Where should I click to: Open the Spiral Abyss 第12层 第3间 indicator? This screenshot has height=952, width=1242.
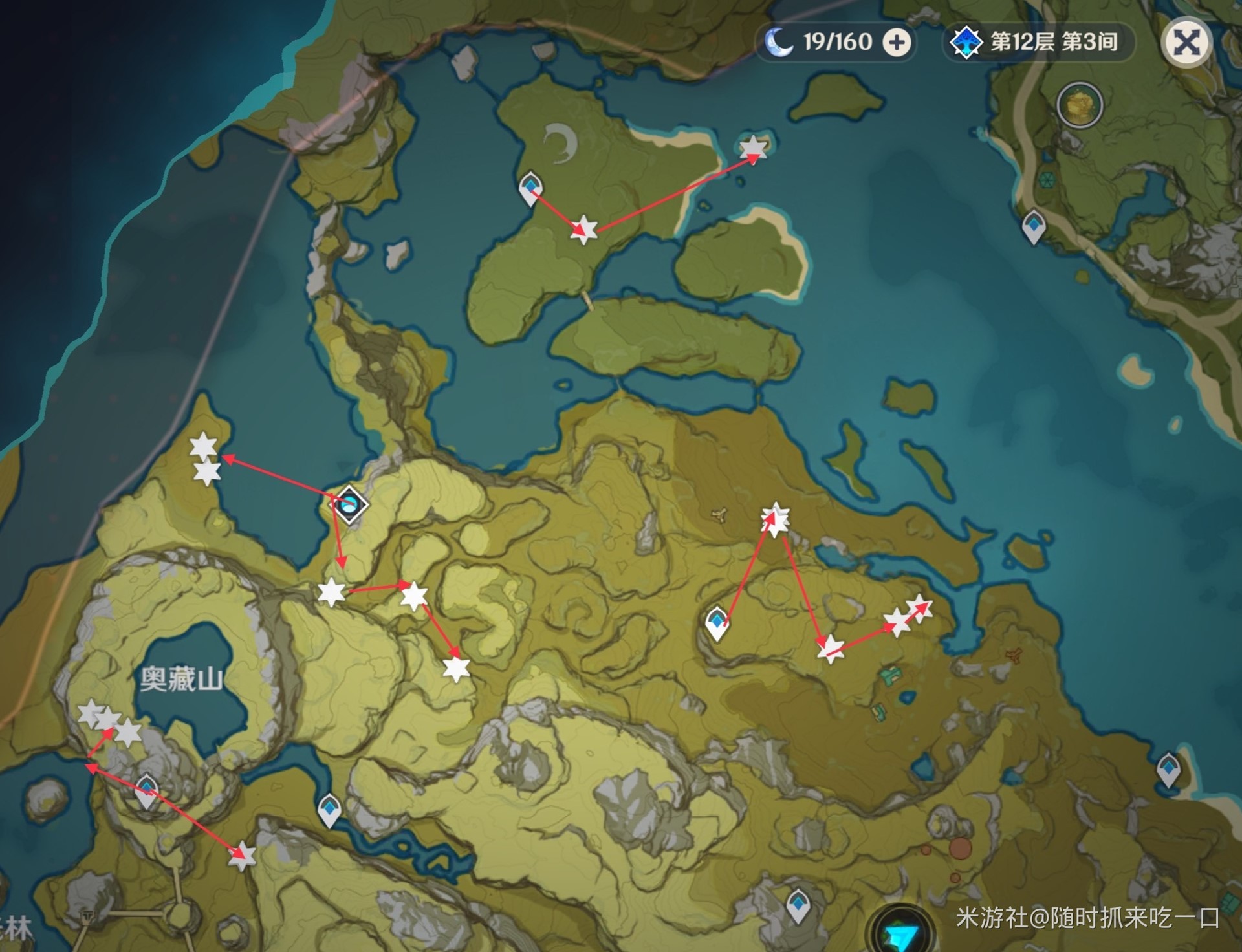(1038, 43)
